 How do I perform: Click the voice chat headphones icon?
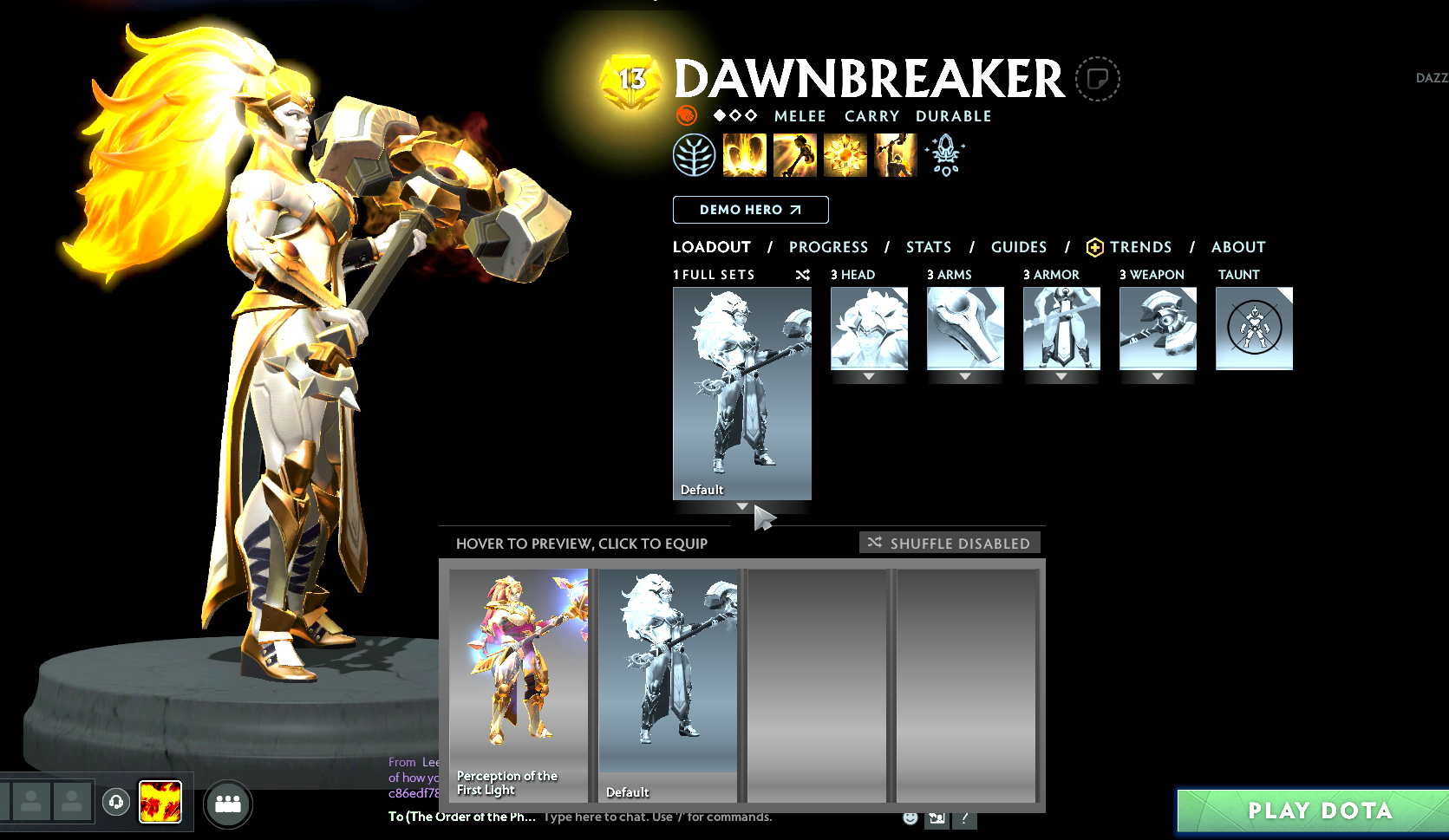(116, 802)
